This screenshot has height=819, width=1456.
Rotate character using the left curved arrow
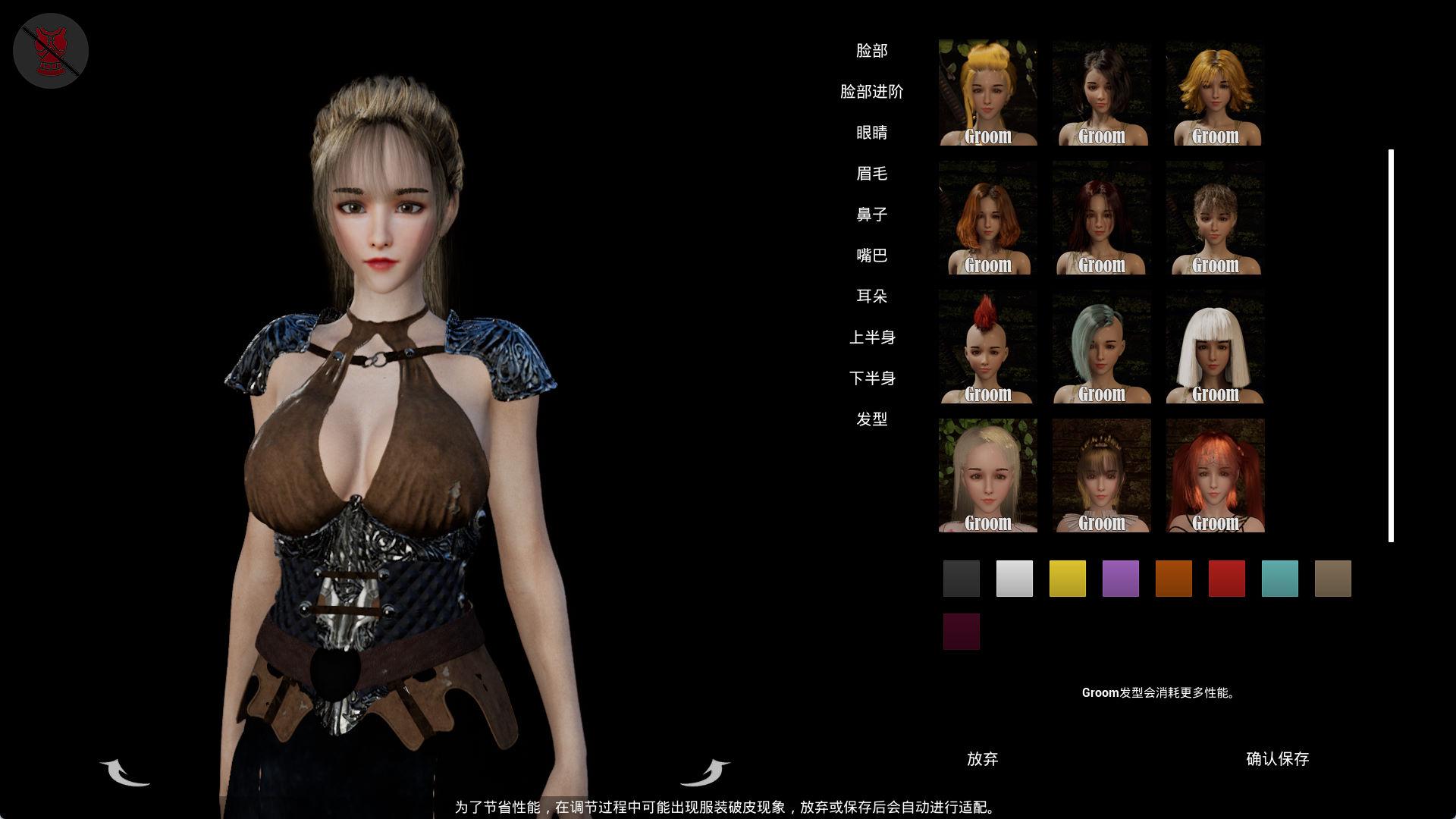tap(125, 772)
